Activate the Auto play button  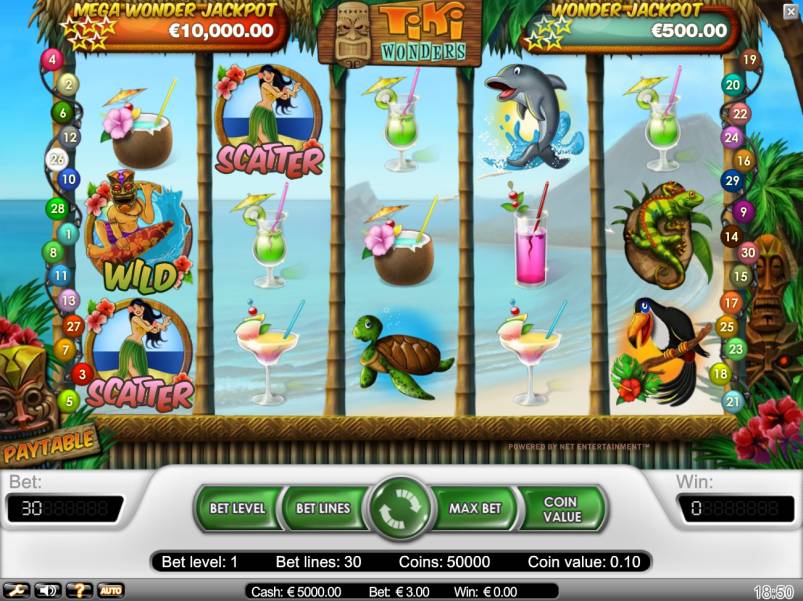click(x=110, y=590)
